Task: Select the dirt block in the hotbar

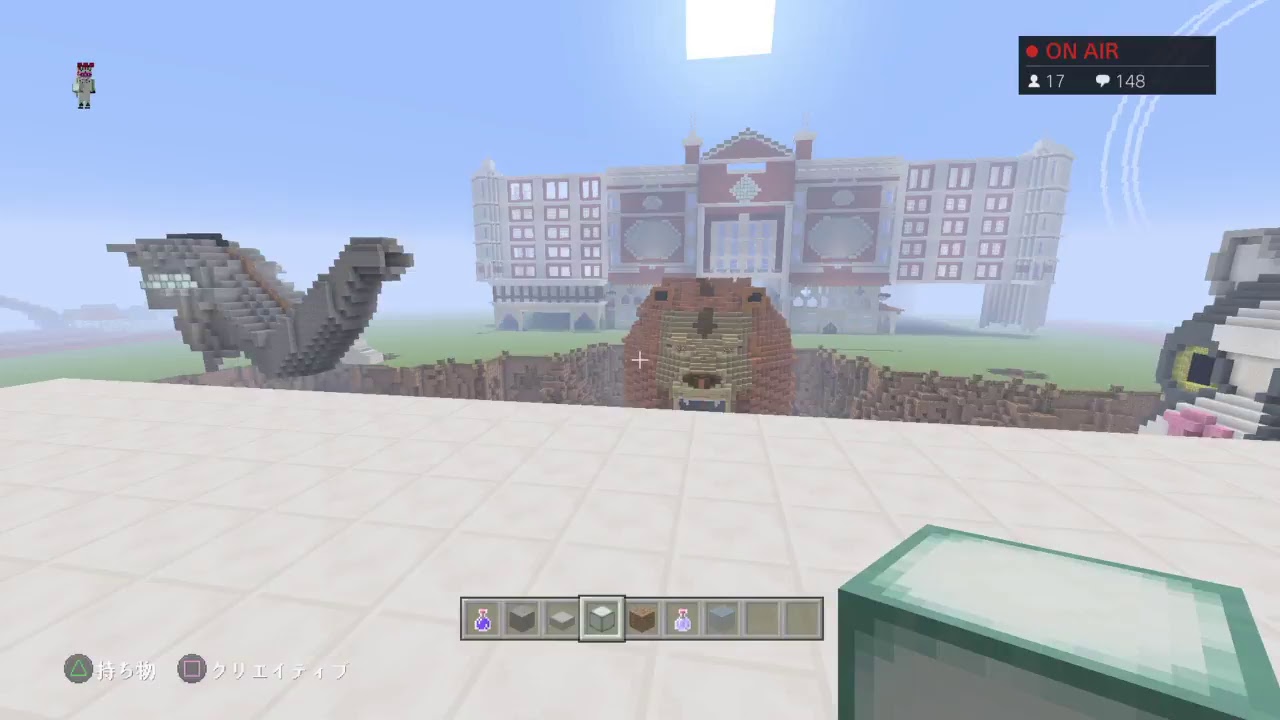Action: pyautogui.click(x=641, y=618)
